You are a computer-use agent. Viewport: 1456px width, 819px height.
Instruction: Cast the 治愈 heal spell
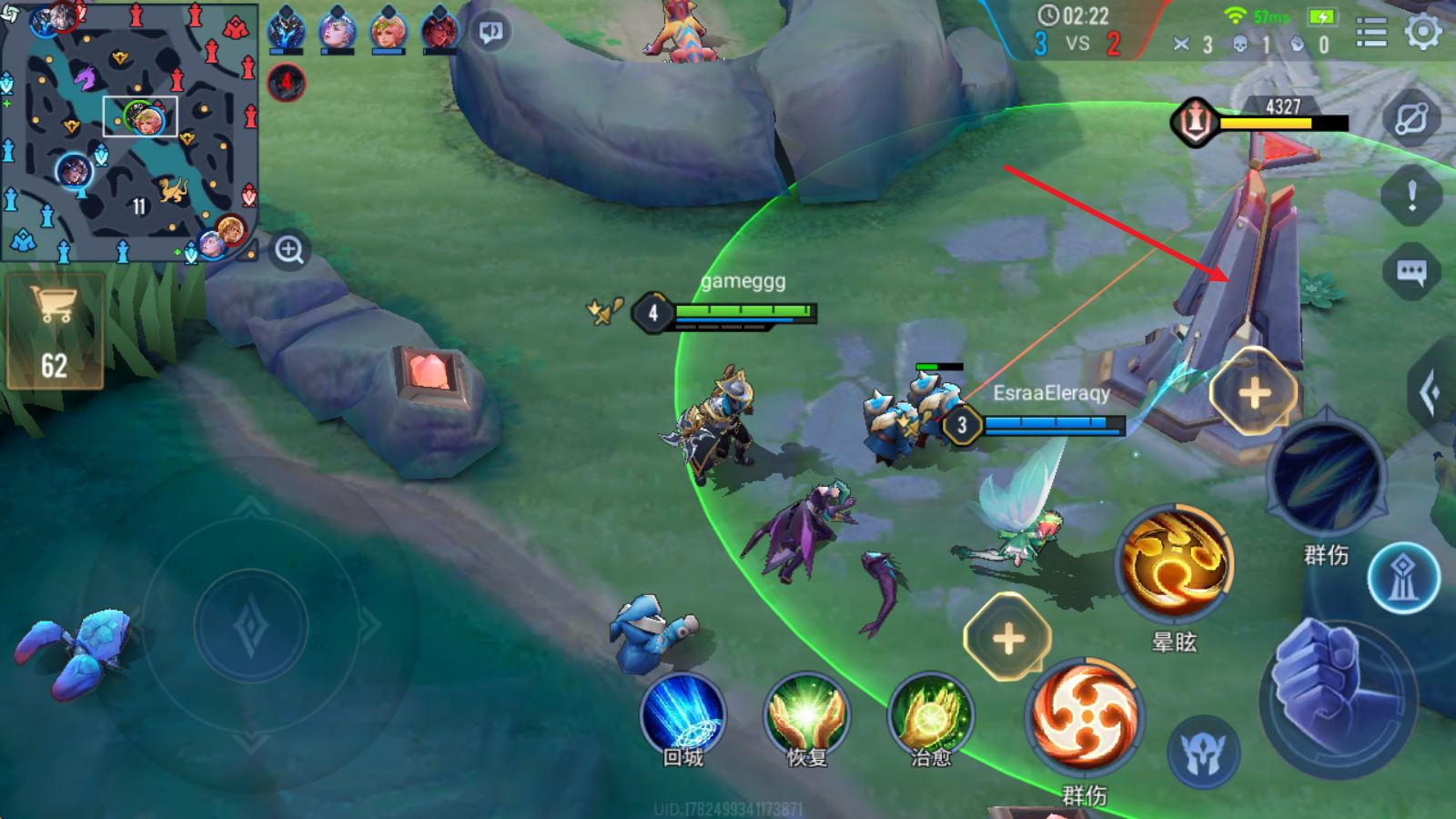[930, 718]
